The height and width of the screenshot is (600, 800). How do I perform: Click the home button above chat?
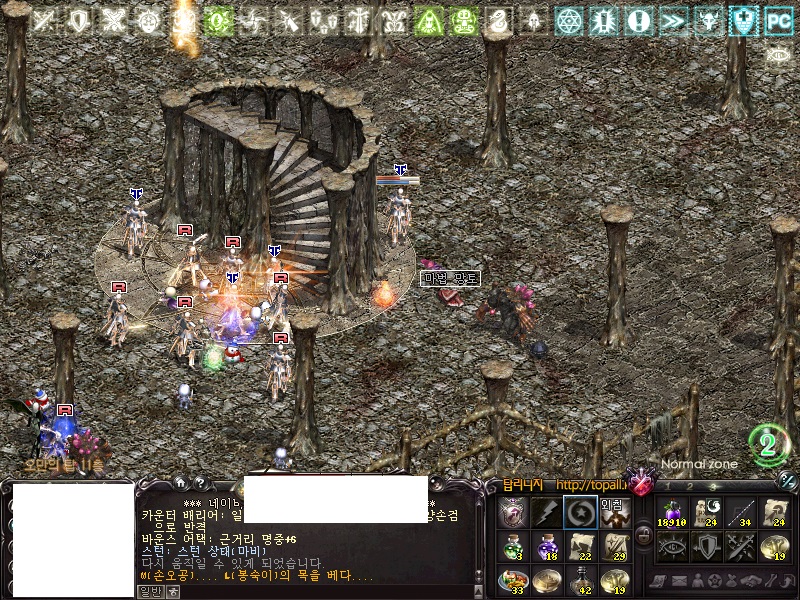pyautogui.click(x=180, y=482)
